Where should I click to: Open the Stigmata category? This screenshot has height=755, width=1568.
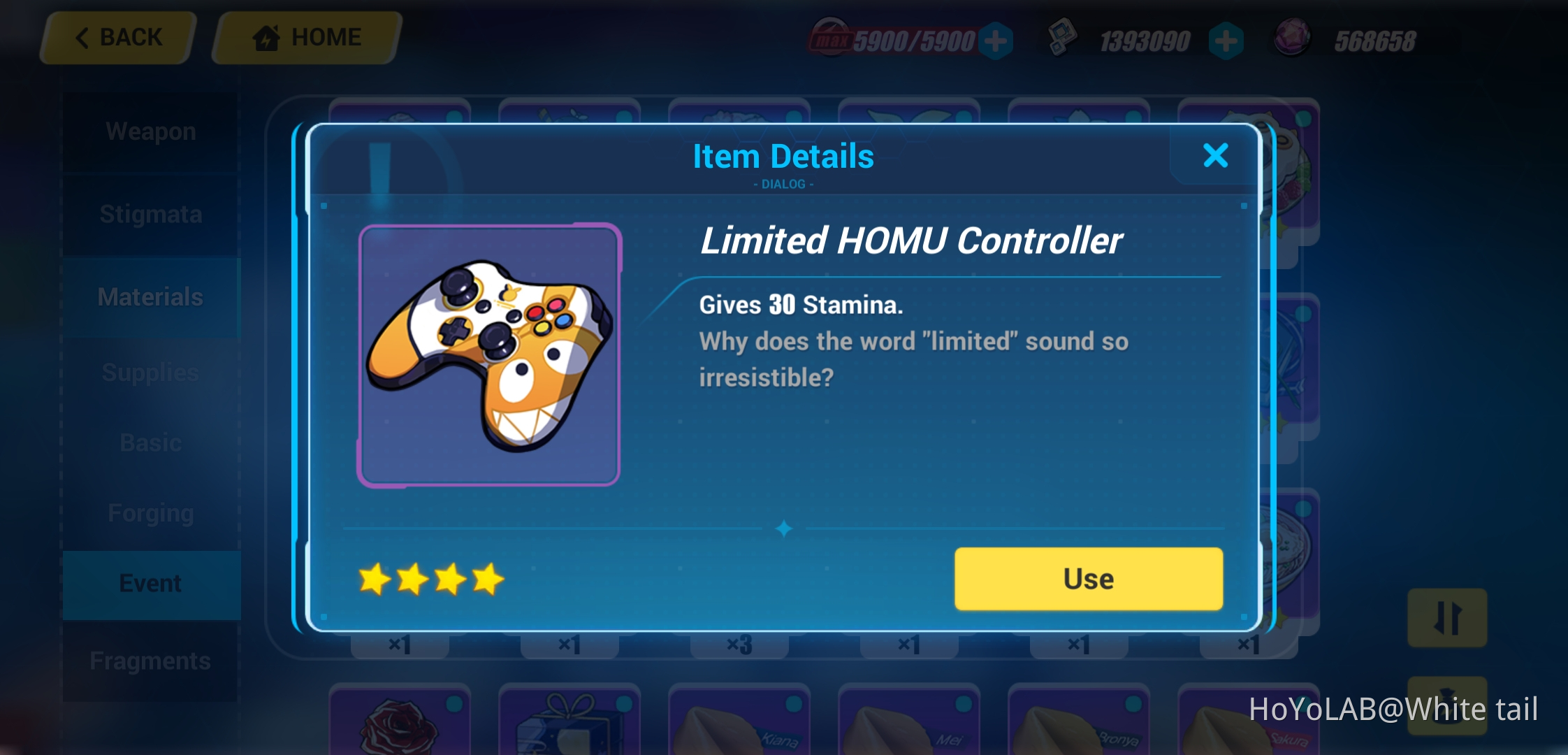[x=150, y=215]
